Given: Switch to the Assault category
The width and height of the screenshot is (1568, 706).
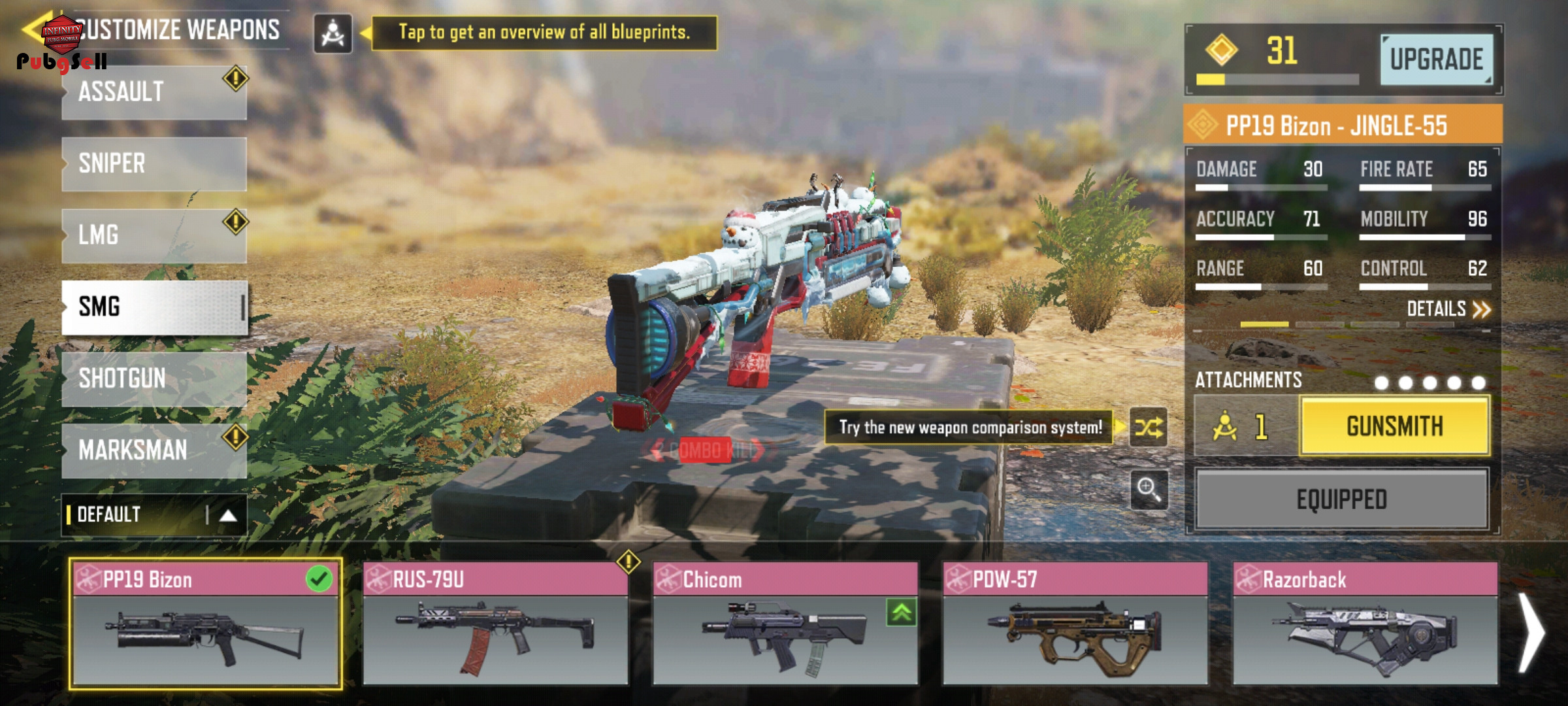Looking at the screenshot, I should pyautogui.click(x=154, y=92).
